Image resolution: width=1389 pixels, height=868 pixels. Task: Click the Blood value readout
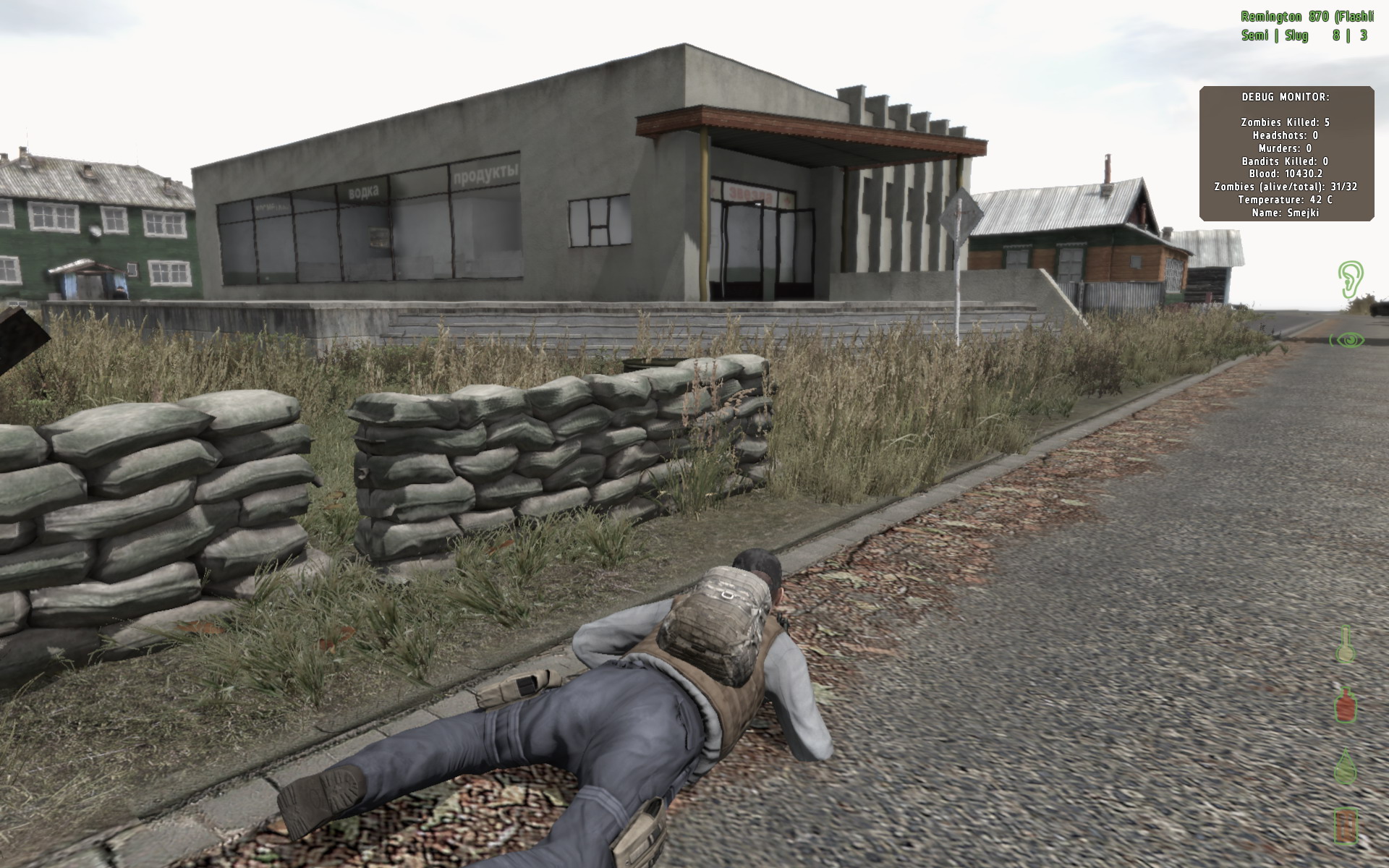(x=1287, y=174)
